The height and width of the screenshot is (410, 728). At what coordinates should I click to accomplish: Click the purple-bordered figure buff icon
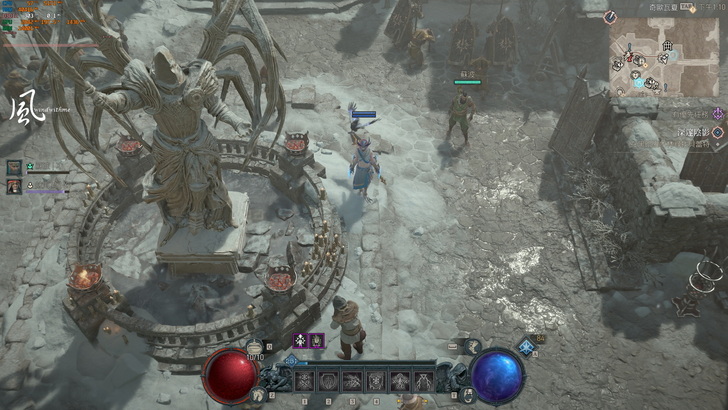(x=316, y=341)
